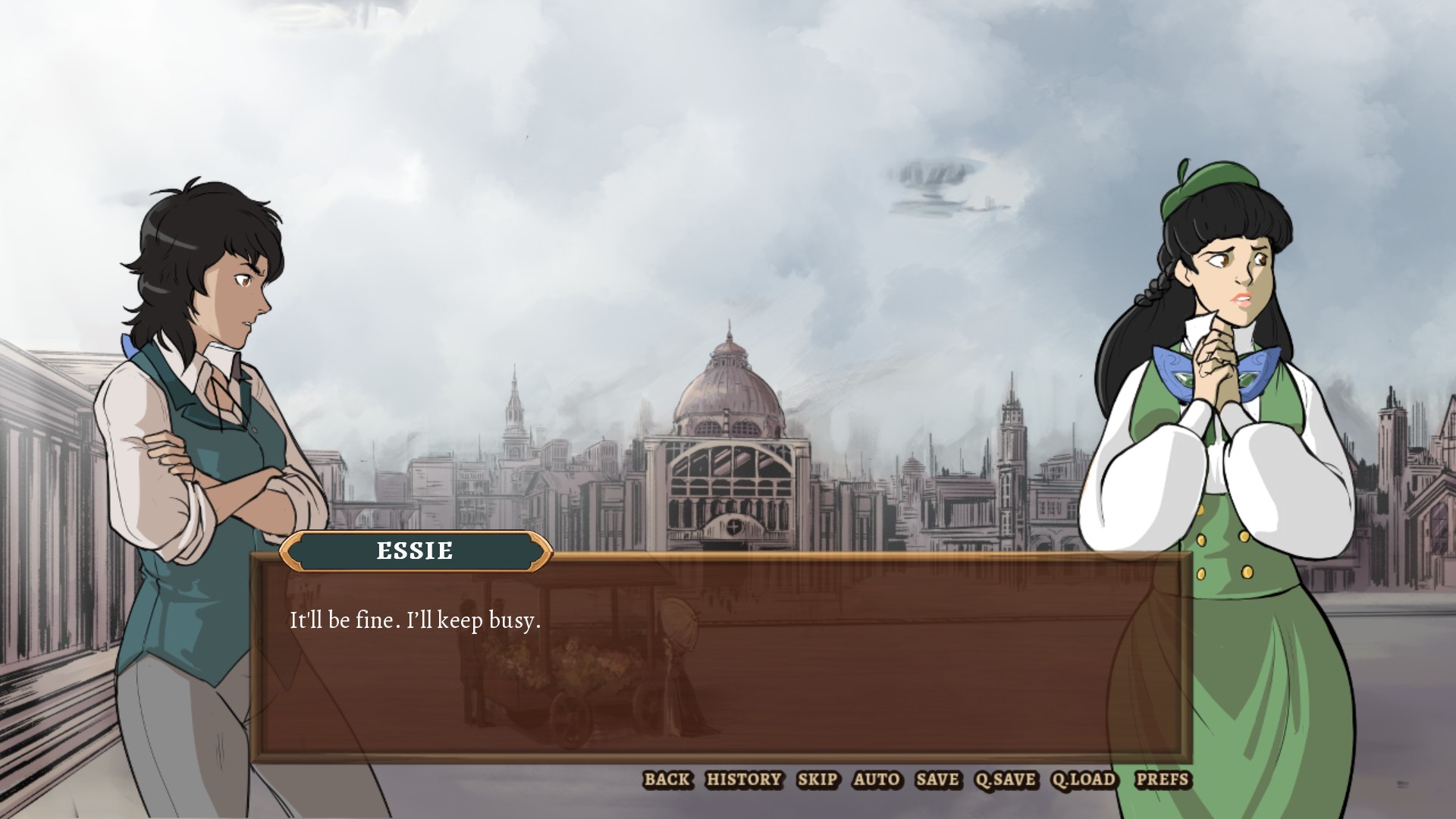
Task: Open the dialogue History log
Action: point(743,780)
